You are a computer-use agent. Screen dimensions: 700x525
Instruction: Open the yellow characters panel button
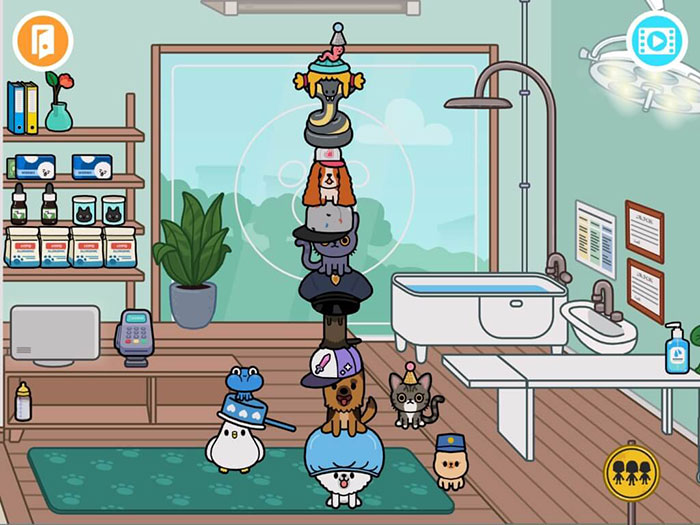[631, 472]
